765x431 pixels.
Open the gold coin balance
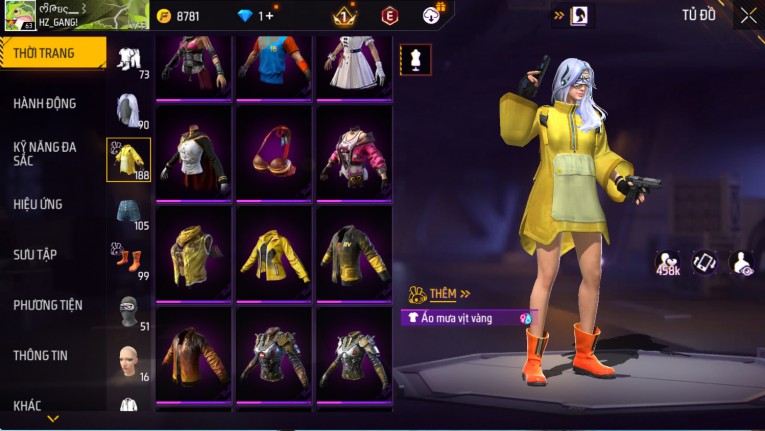point(187,16)
